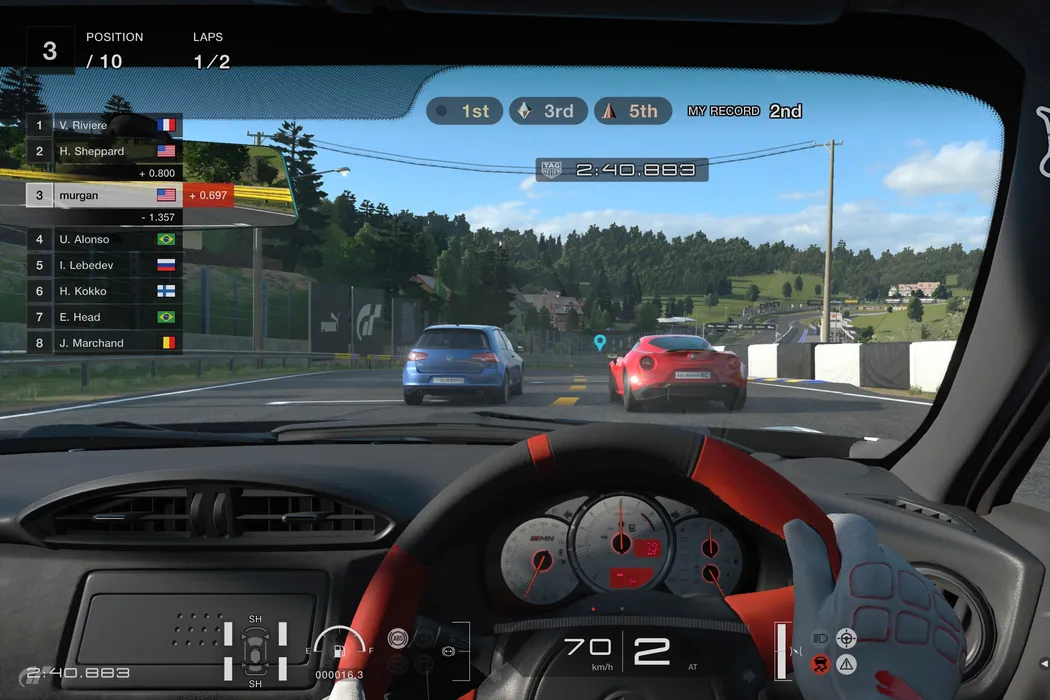Choose the 5th place target badge
Screen dimensions: 1050x700
click(x=630, y=111)
